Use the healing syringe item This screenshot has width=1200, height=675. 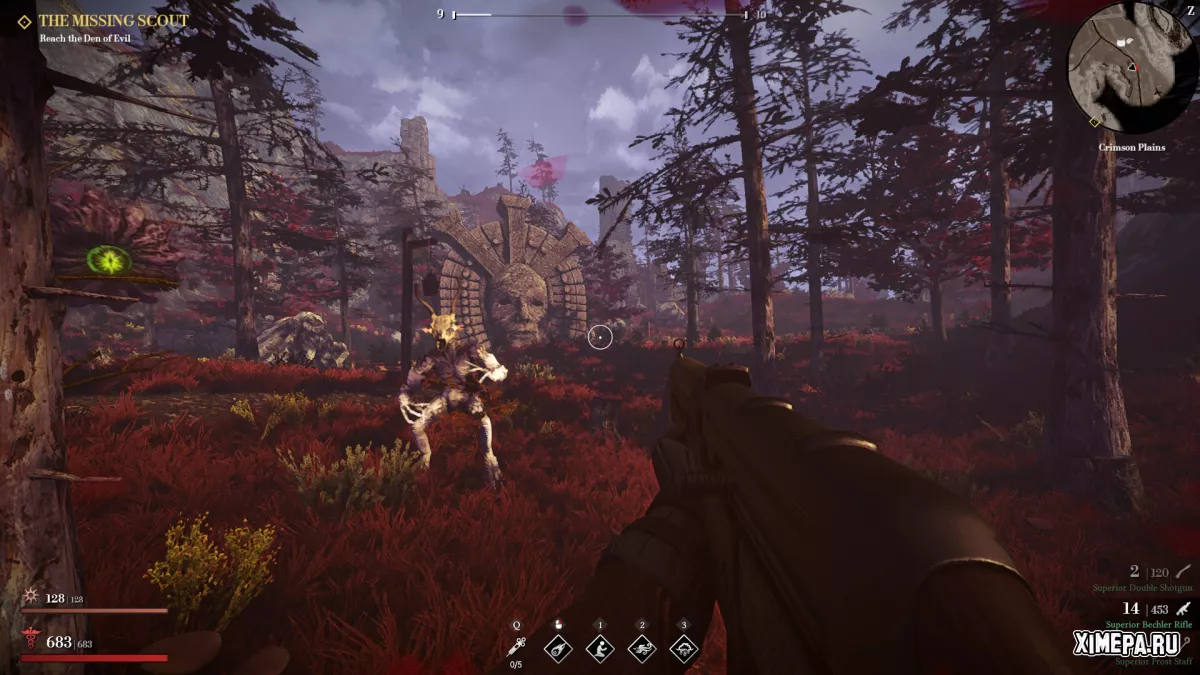click(516, 648)
